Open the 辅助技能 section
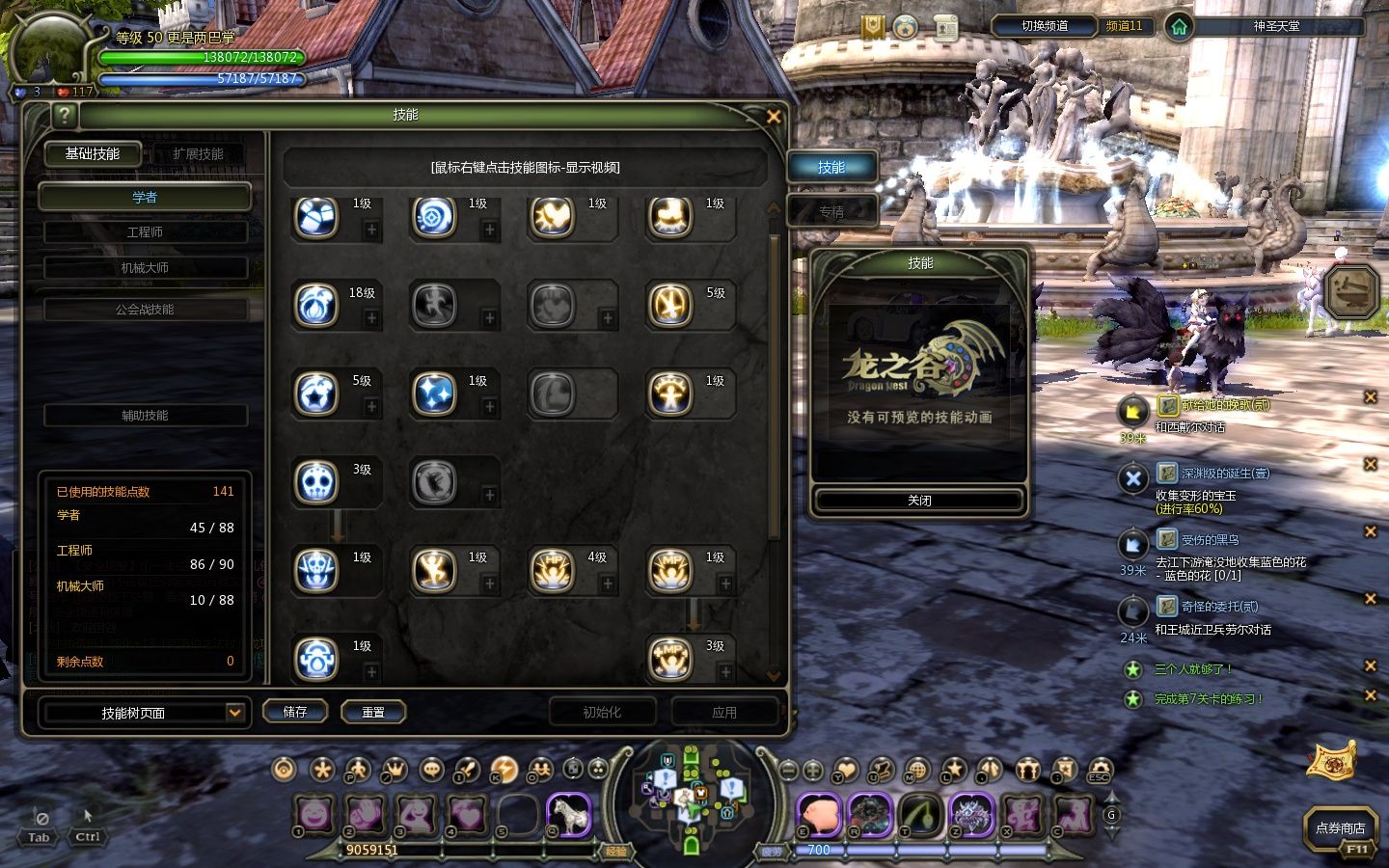The height and width of the screenshot is (868, 1389). [145, 416]
